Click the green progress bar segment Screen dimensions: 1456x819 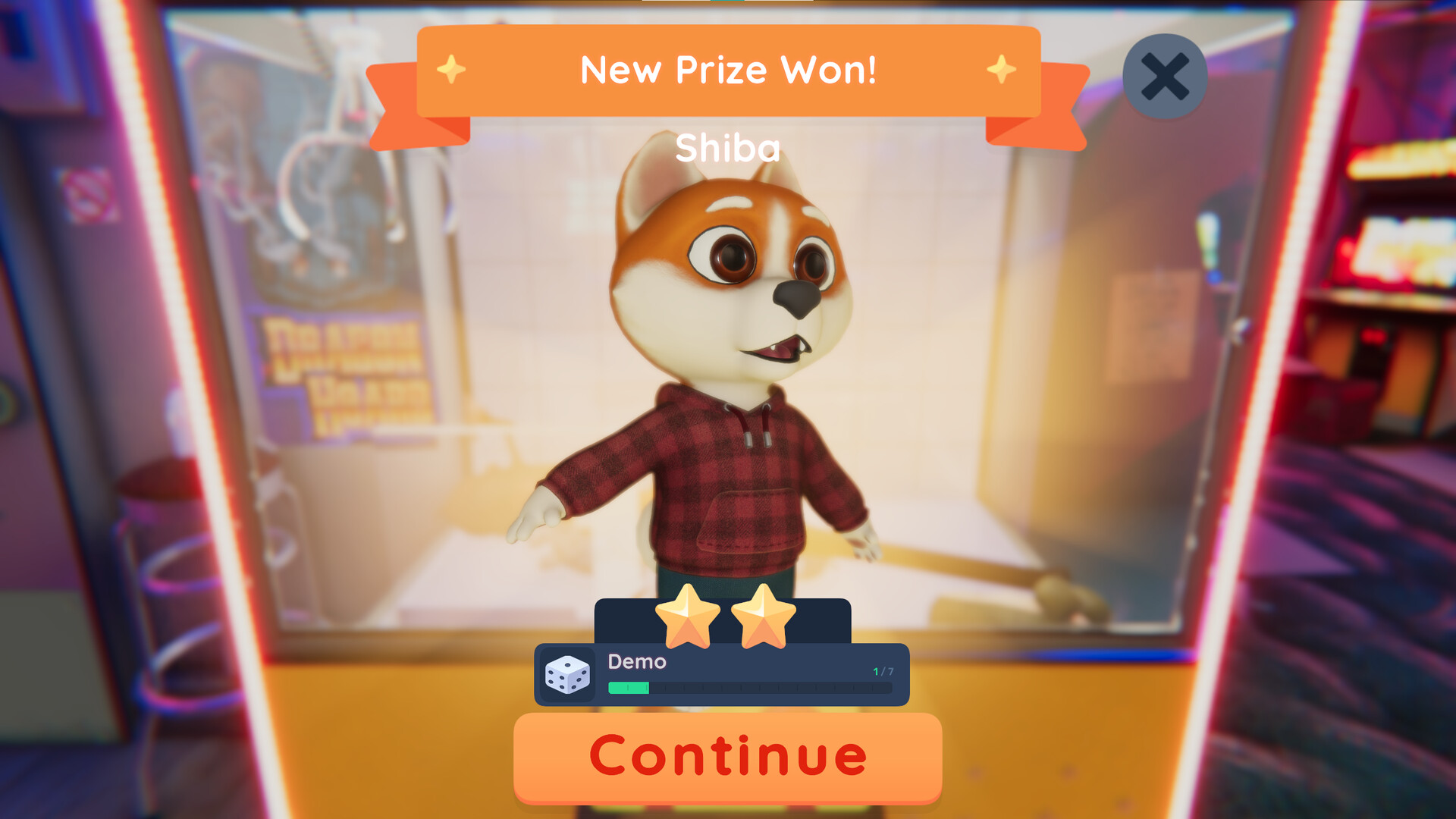tap(628, 686)
